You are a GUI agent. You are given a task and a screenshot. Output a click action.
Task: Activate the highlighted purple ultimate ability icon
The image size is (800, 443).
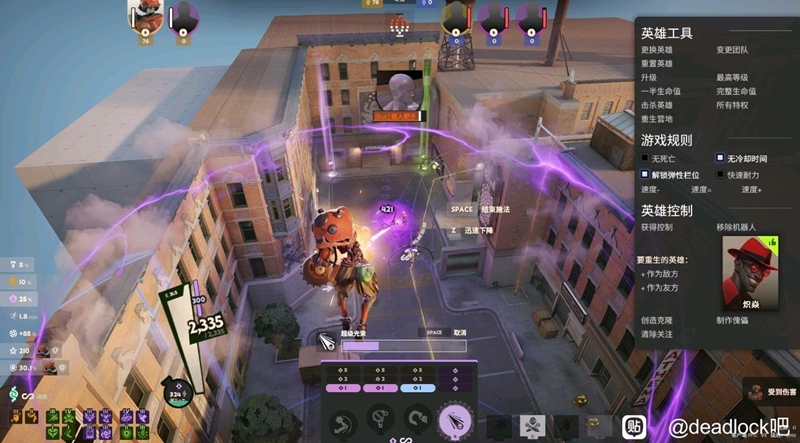click(454, 418)
